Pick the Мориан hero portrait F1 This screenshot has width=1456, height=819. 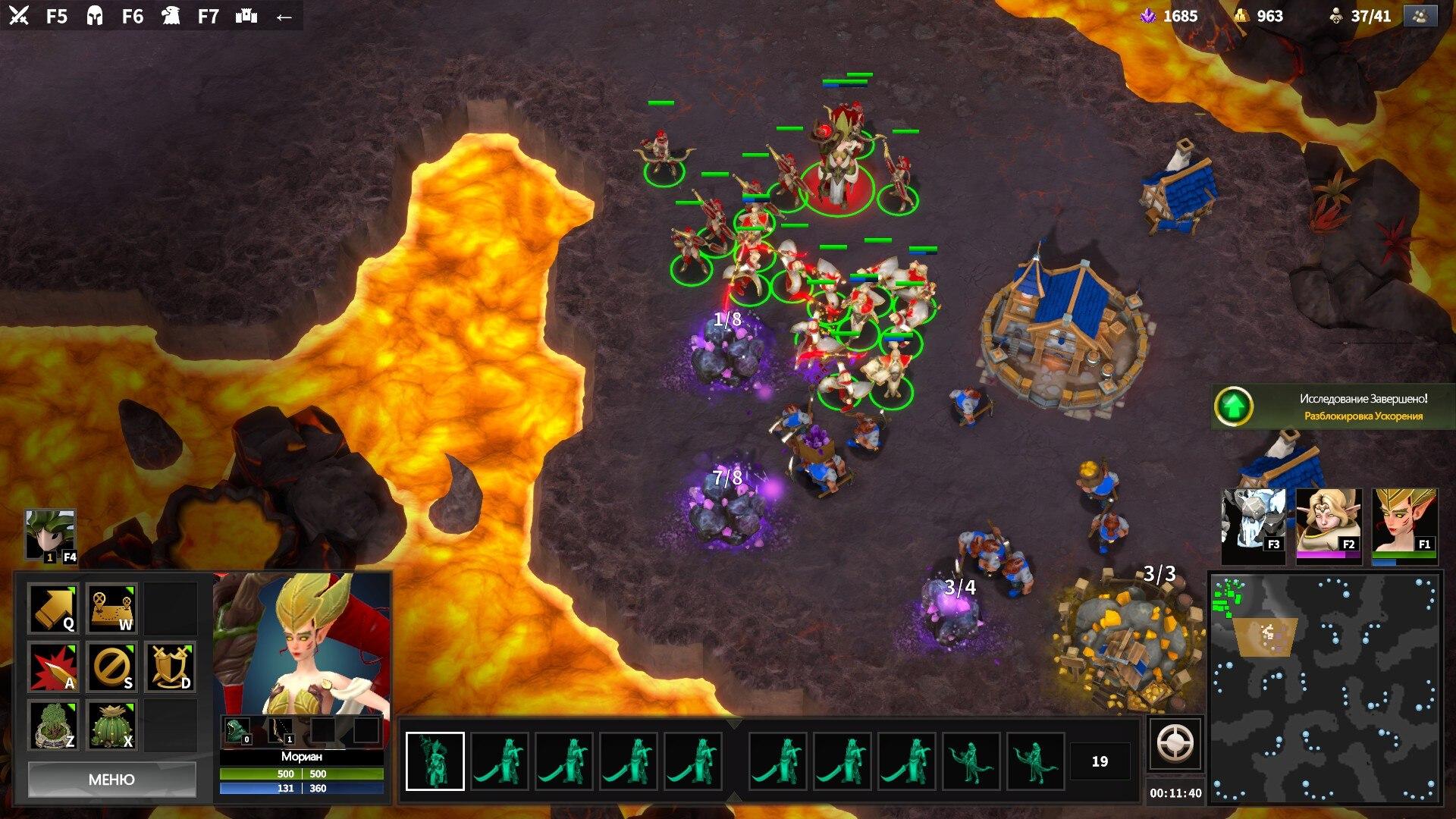[1404, 525]
